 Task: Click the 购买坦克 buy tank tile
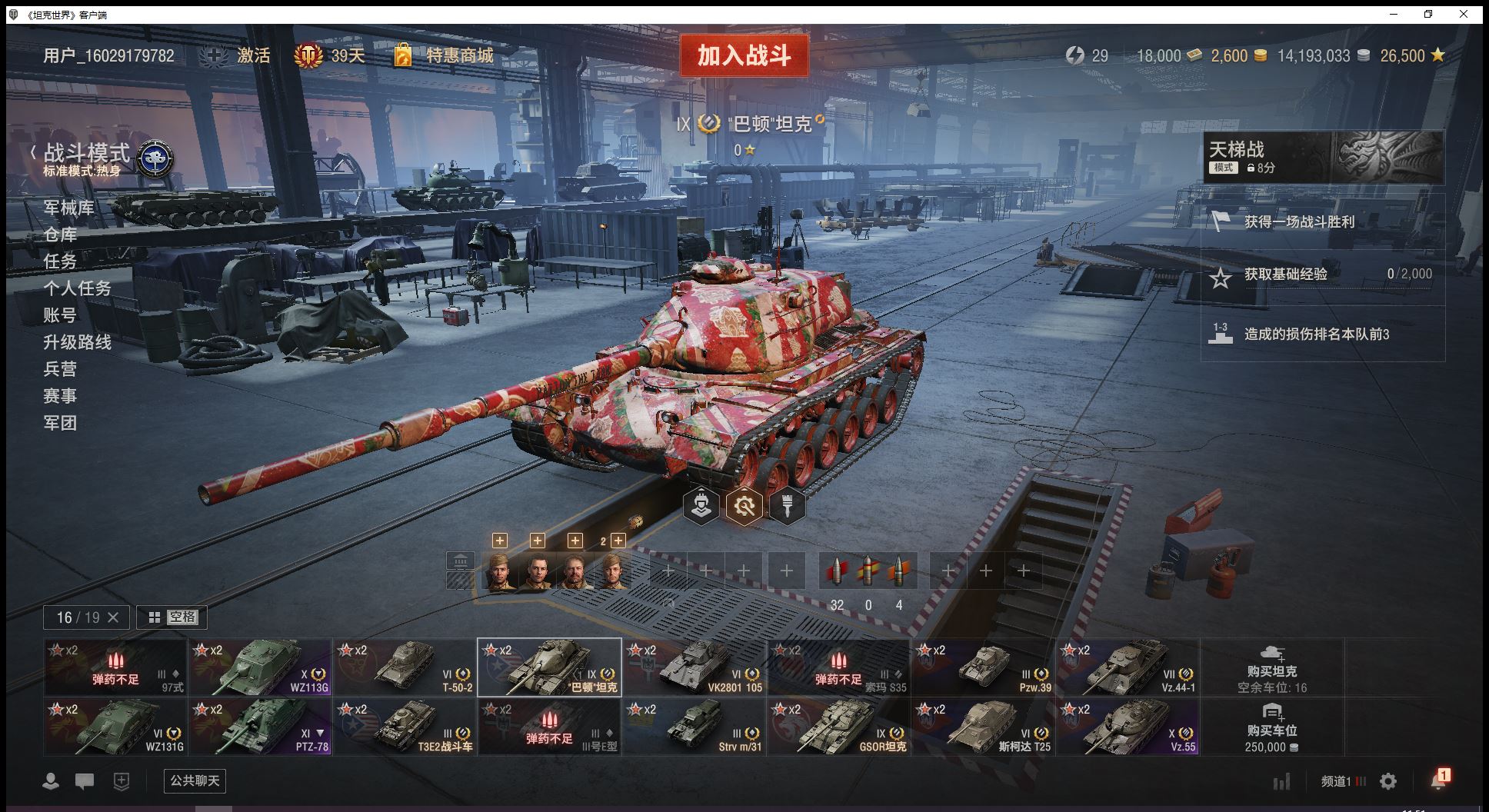click(1272, 667)
